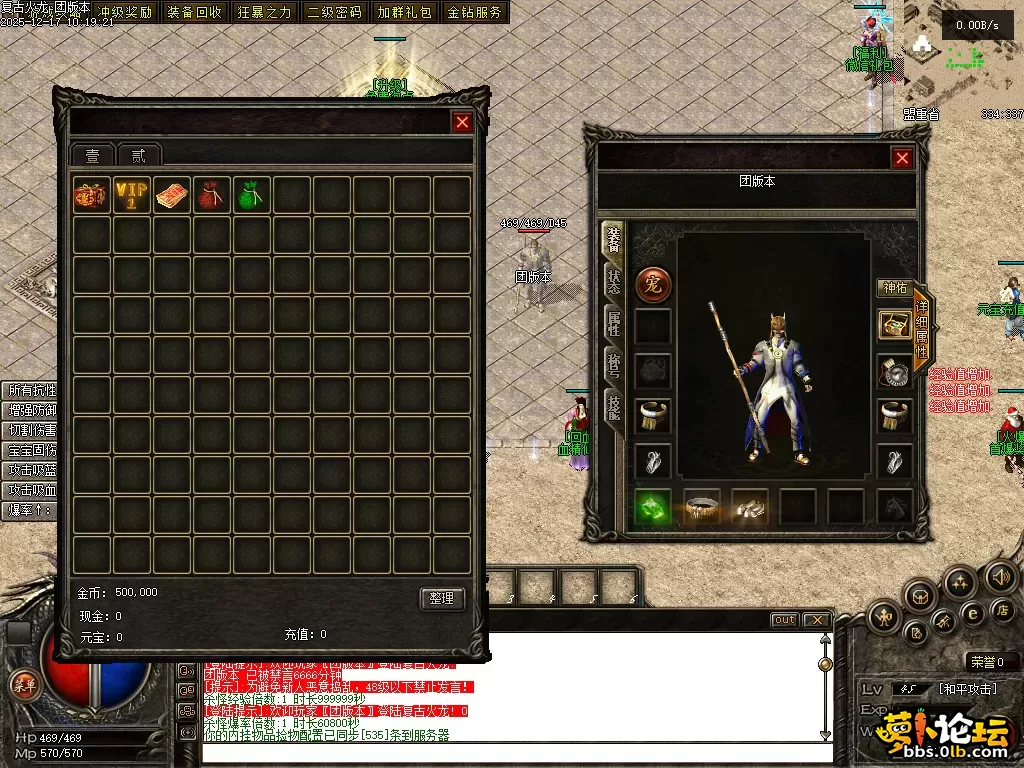Switch to bag page 贰

click(x=139, y=156)
